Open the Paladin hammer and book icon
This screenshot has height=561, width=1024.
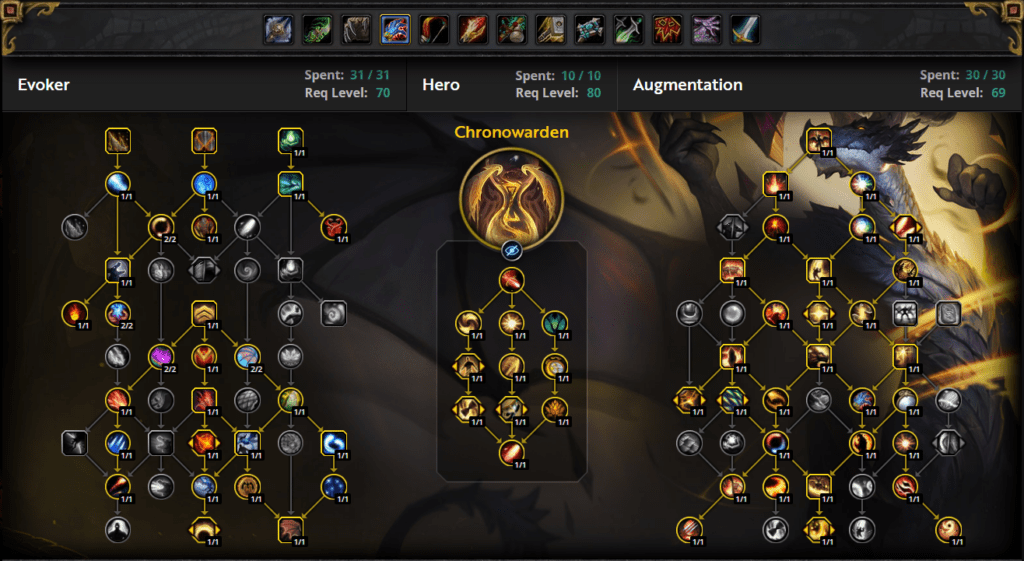coord(551,30)
